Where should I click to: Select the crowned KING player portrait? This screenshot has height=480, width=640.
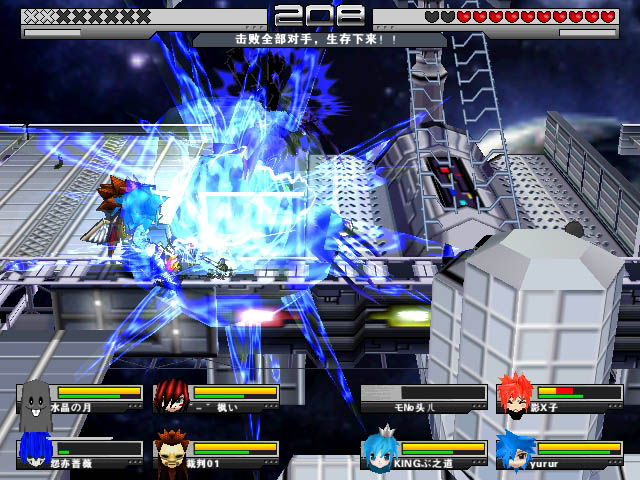tap(380, 450)
